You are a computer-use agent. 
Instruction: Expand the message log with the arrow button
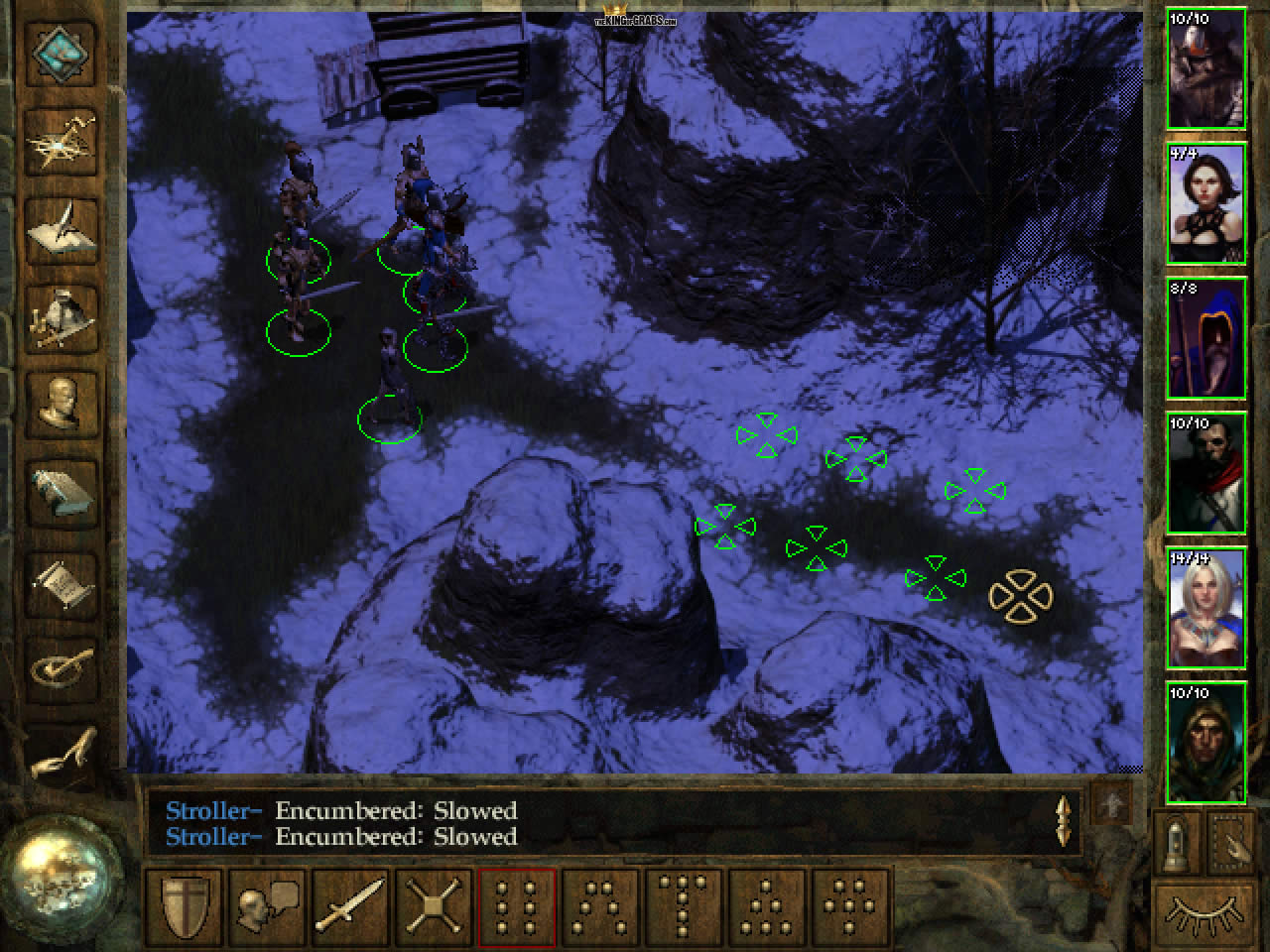coord(1110,805)
